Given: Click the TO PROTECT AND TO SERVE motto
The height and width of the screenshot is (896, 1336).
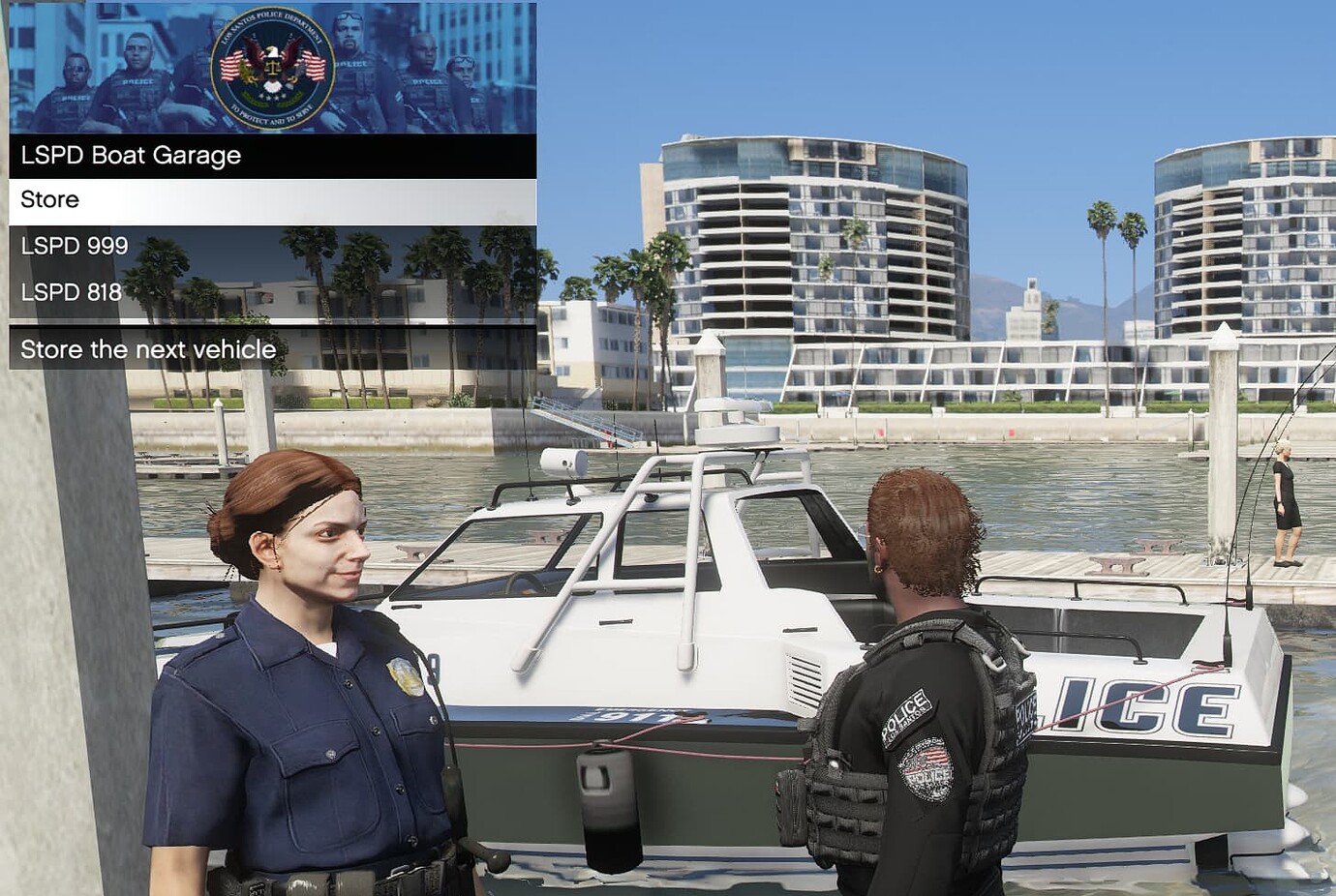Looking at the screenshot, I should (273, 115).
